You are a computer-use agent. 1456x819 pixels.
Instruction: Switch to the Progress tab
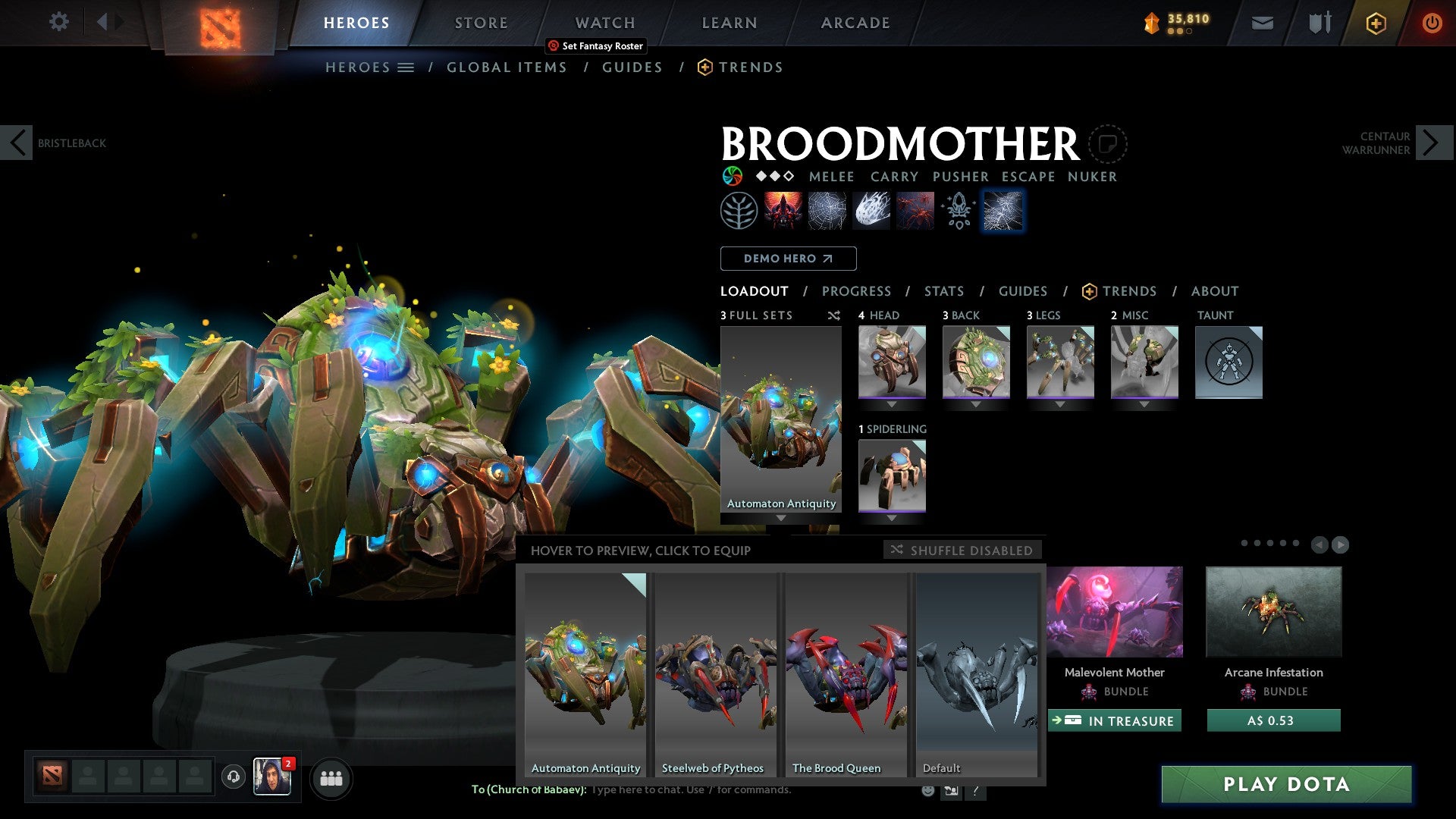856,291
